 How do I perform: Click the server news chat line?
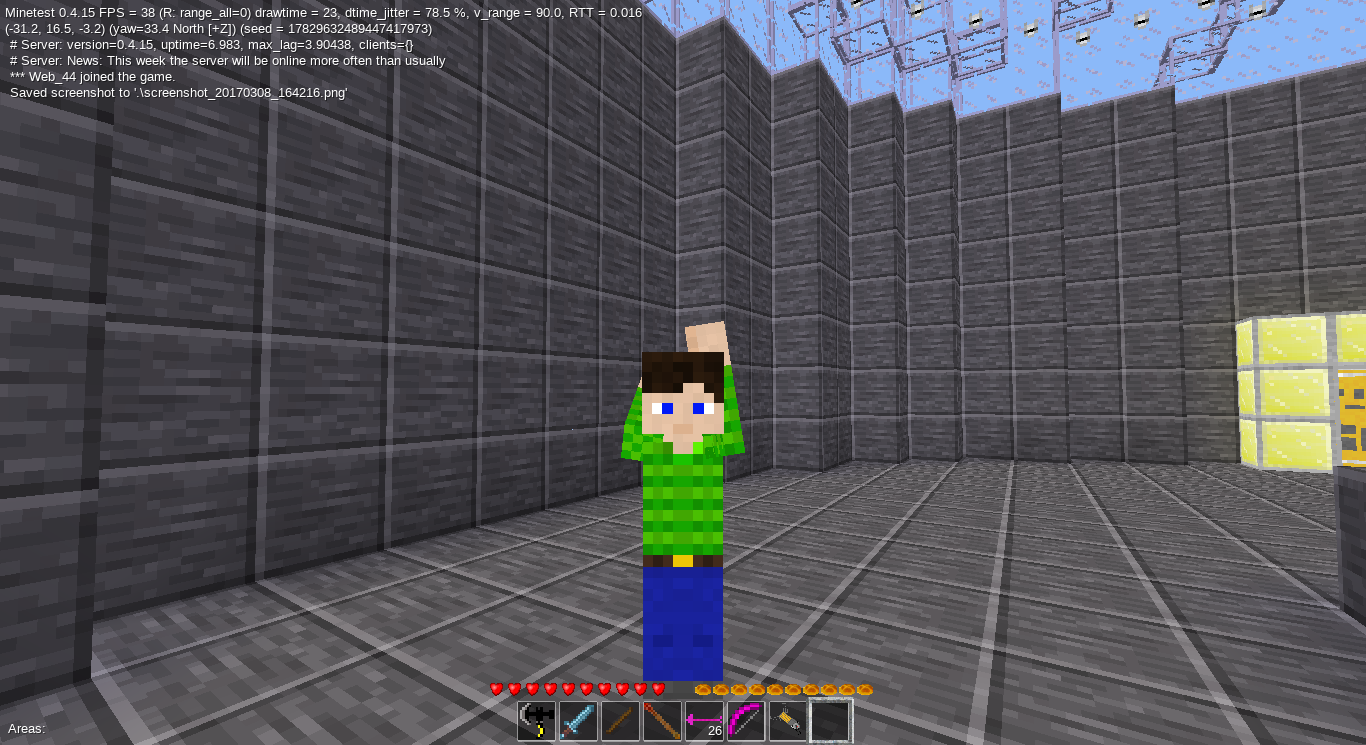point(225,60)
